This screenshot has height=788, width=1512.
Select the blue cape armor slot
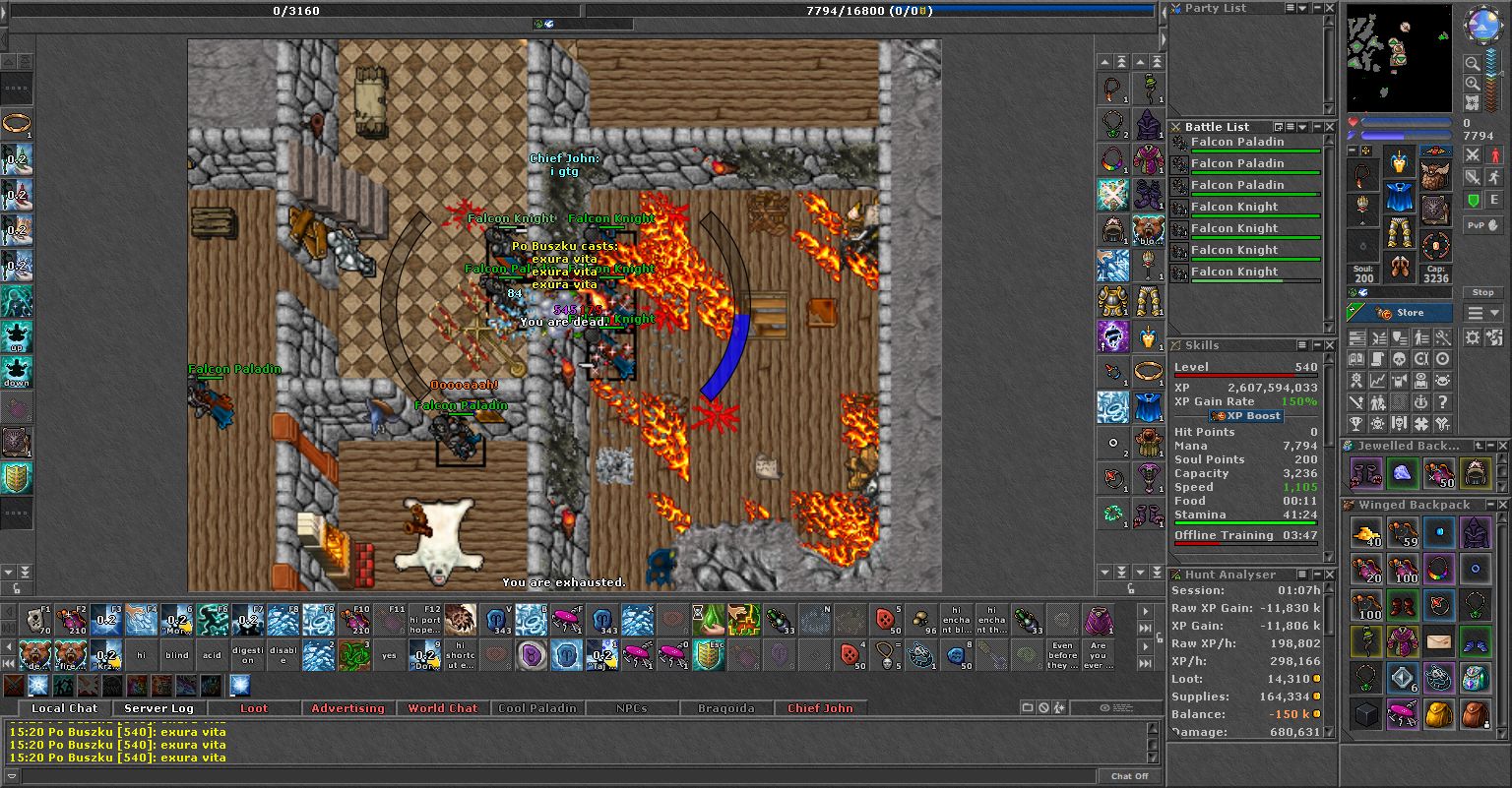[1399, 197]
